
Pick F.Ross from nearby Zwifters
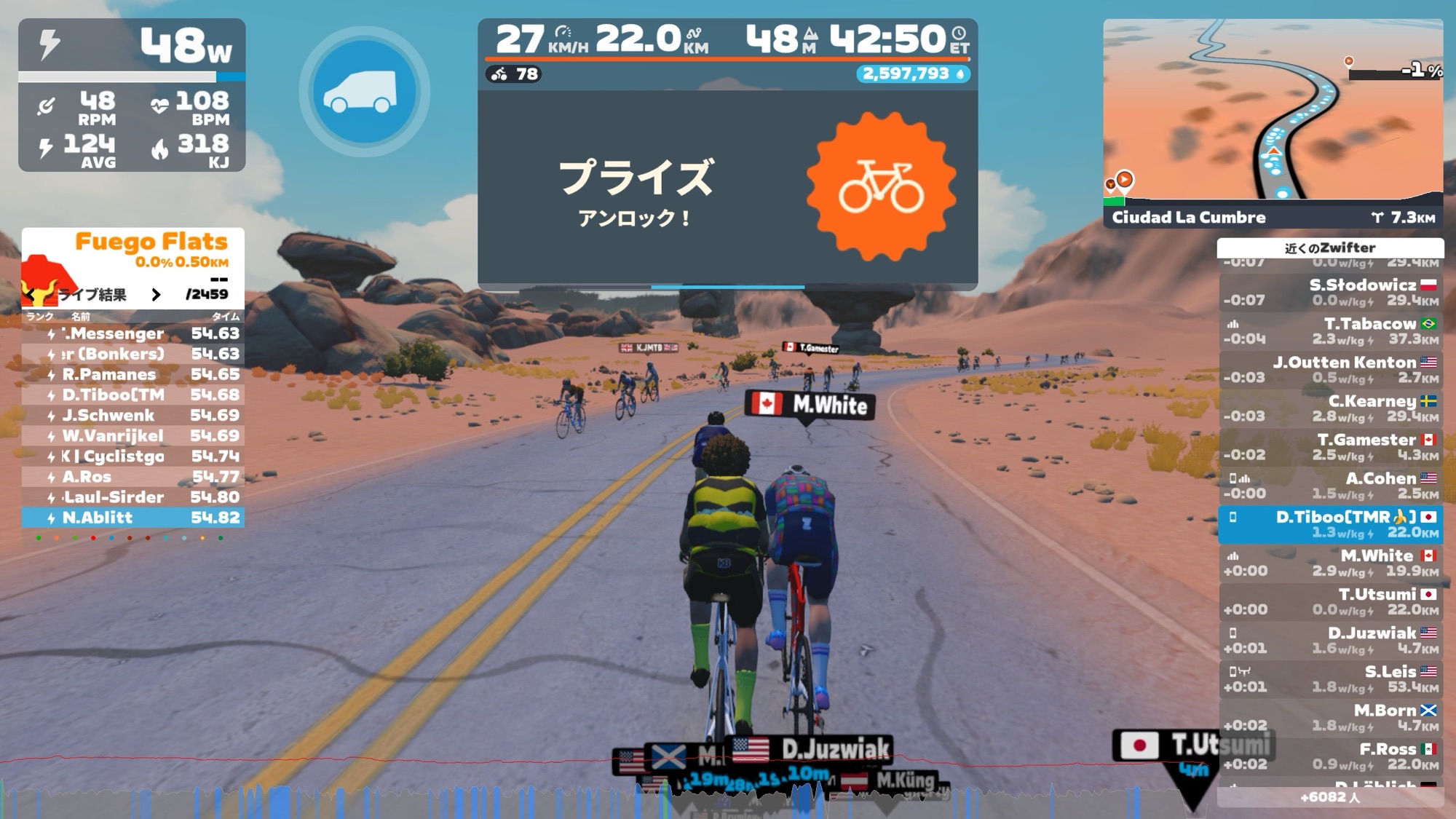coord(1330,756)
